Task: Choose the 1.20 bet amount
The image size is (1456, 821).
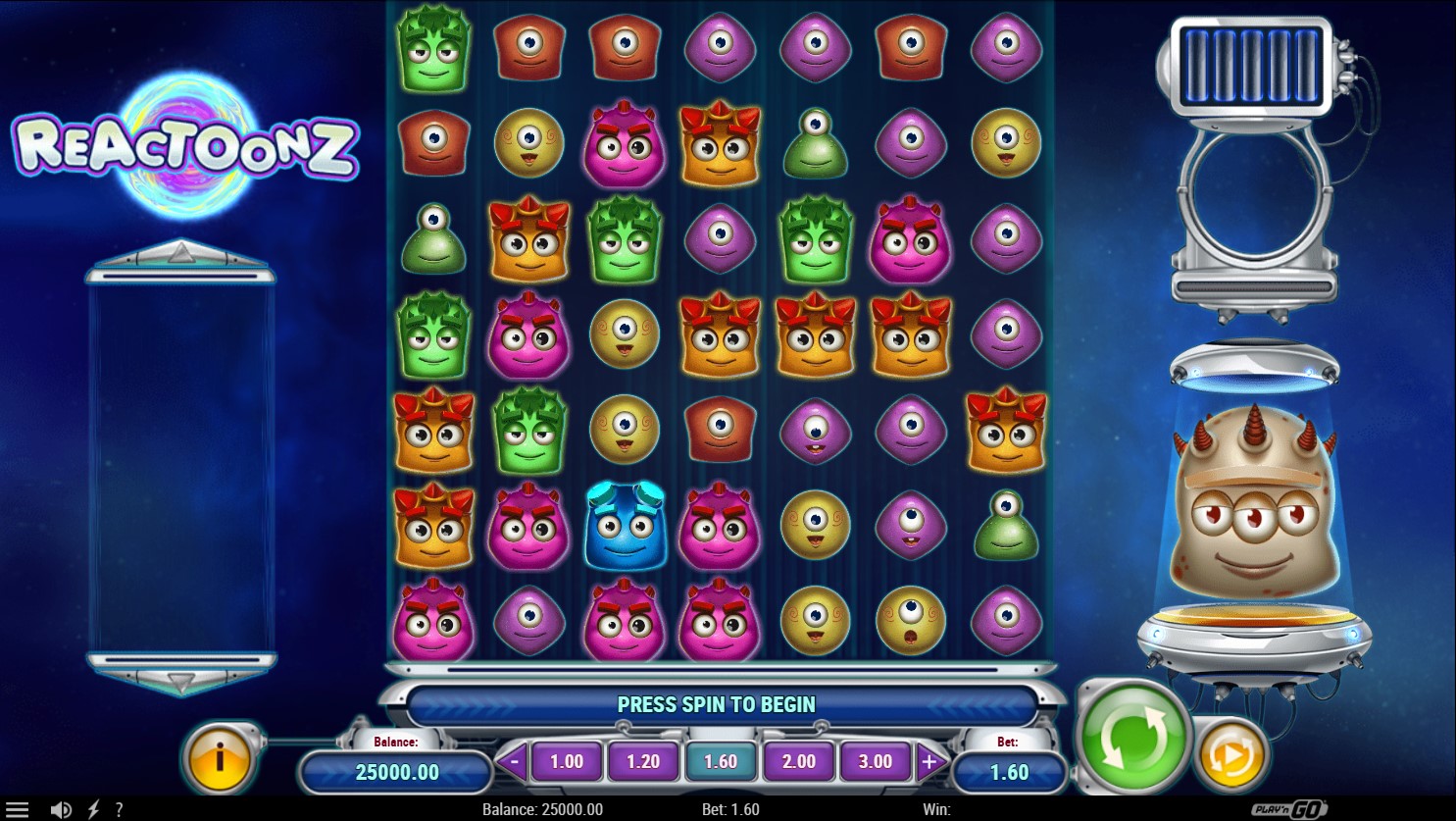Action: 643,761
